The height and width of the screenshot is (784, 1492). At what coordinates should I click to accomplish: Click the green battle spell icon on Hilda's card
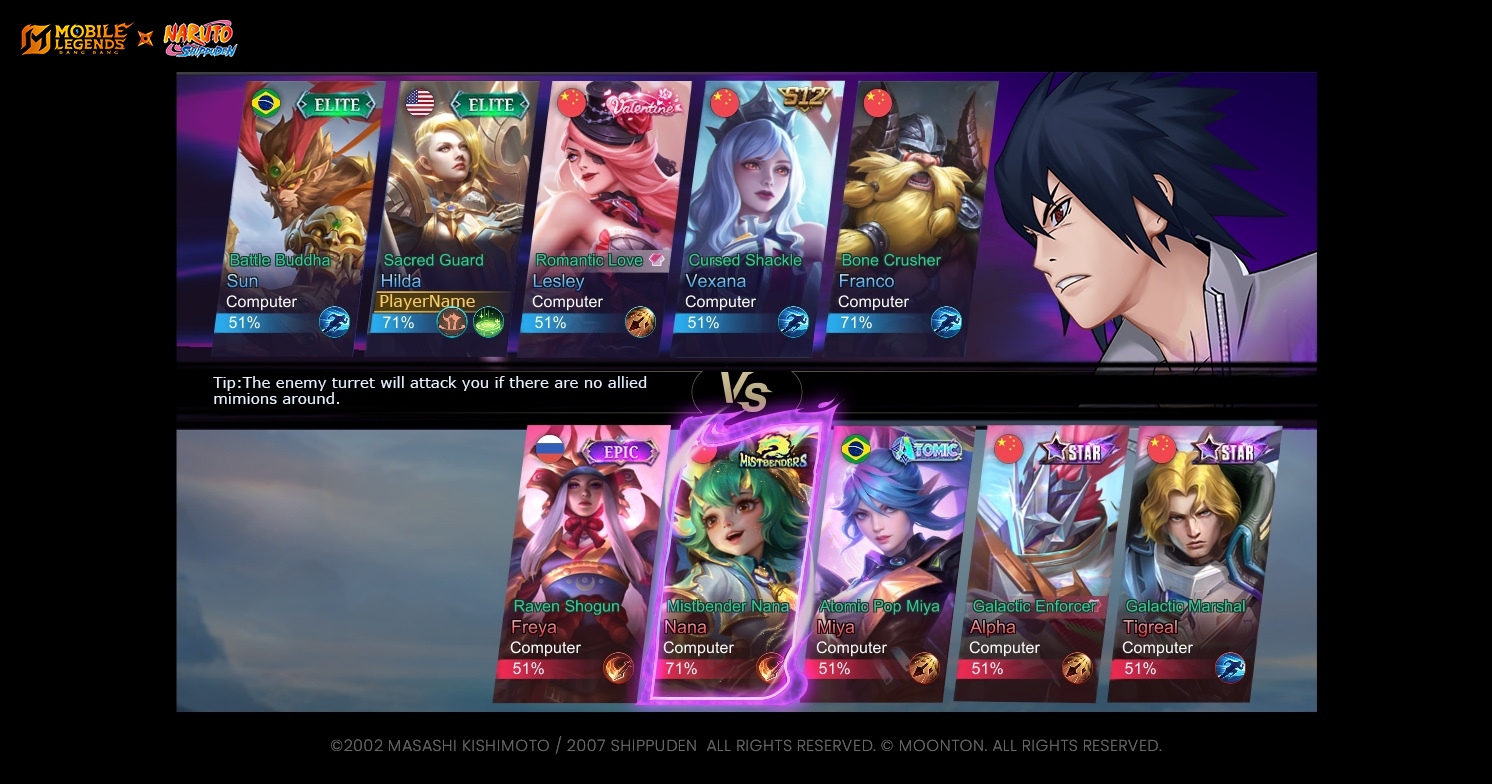pos(488,322)
